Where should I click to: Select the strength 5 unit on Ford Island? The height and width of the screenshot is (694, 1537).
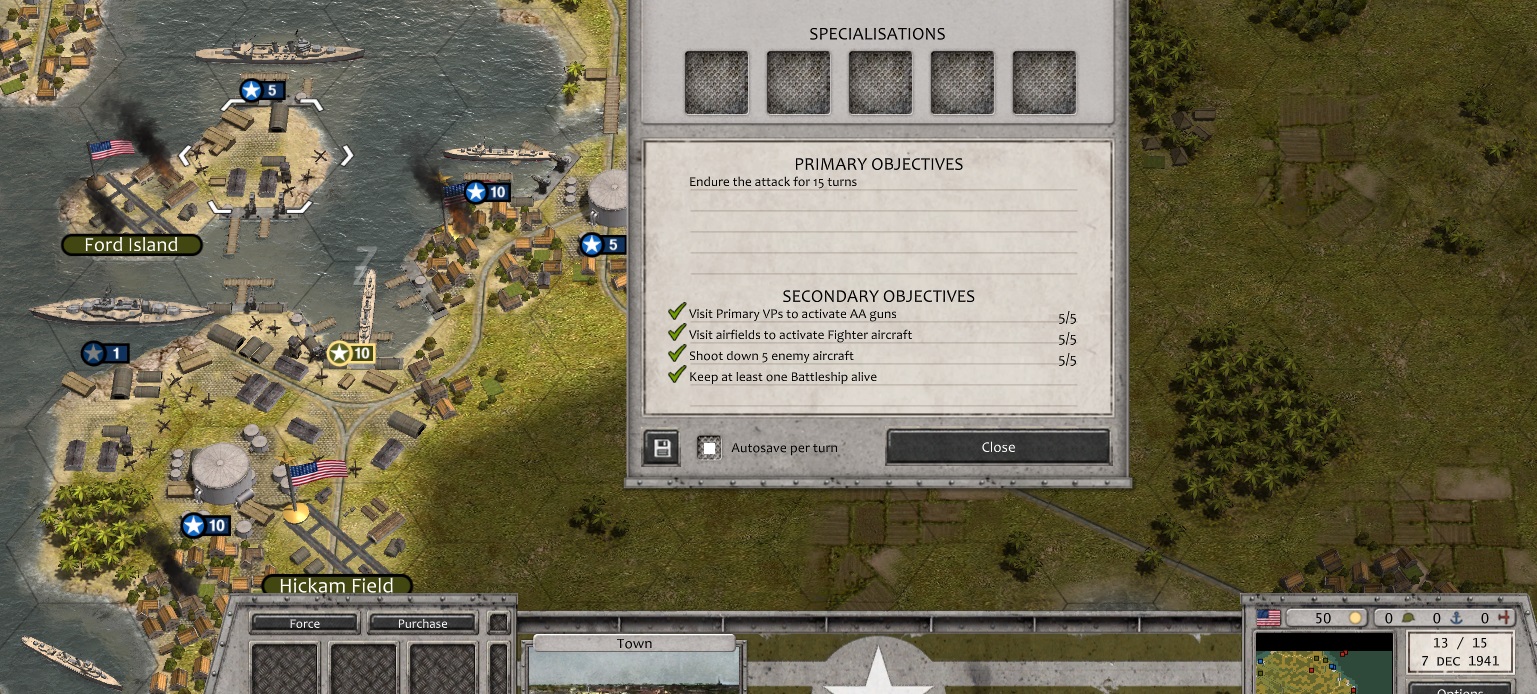coord(262,91)
